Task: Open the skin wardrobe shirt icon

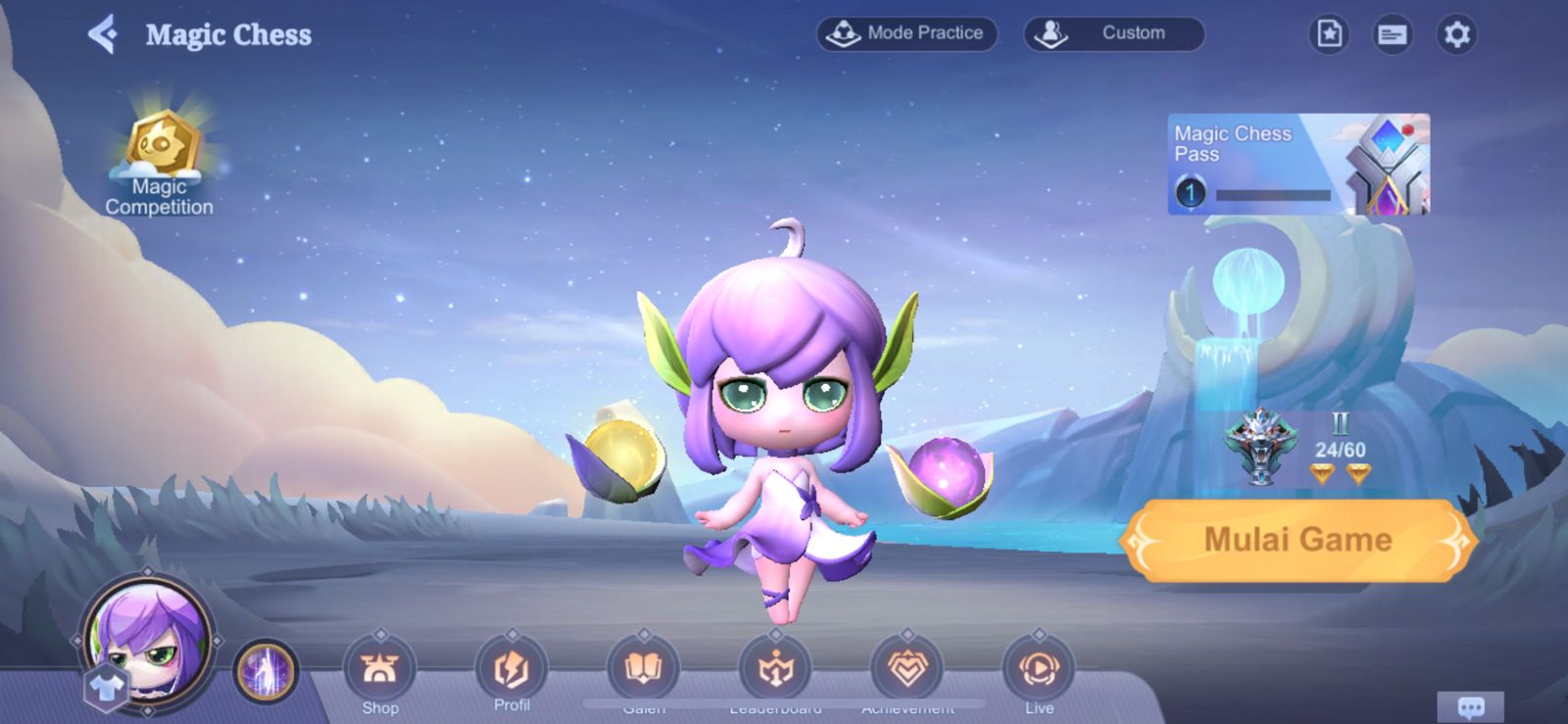Action: [x=104, y=686]
